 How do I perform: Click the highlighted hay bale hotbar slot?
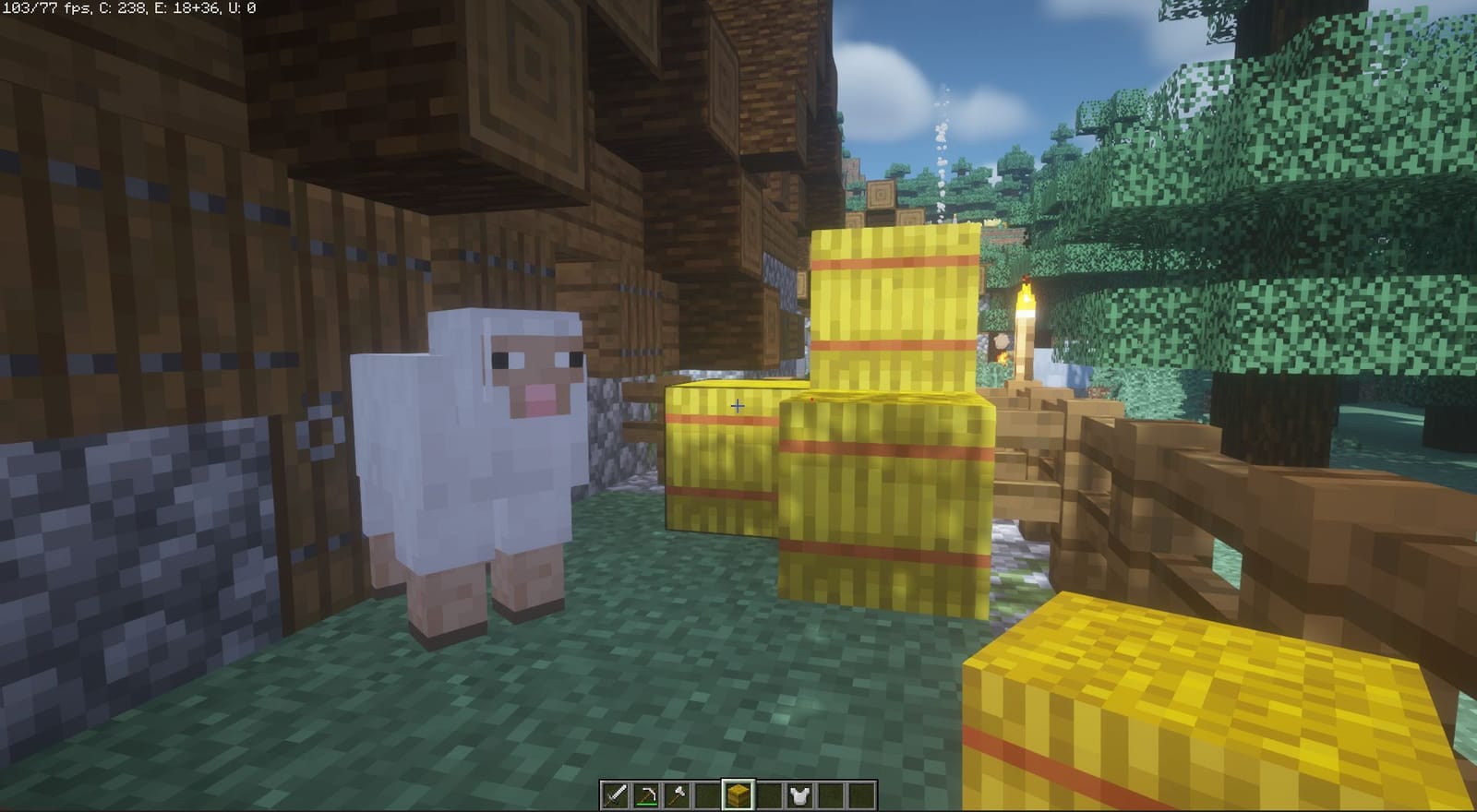(x=738, y=794)
